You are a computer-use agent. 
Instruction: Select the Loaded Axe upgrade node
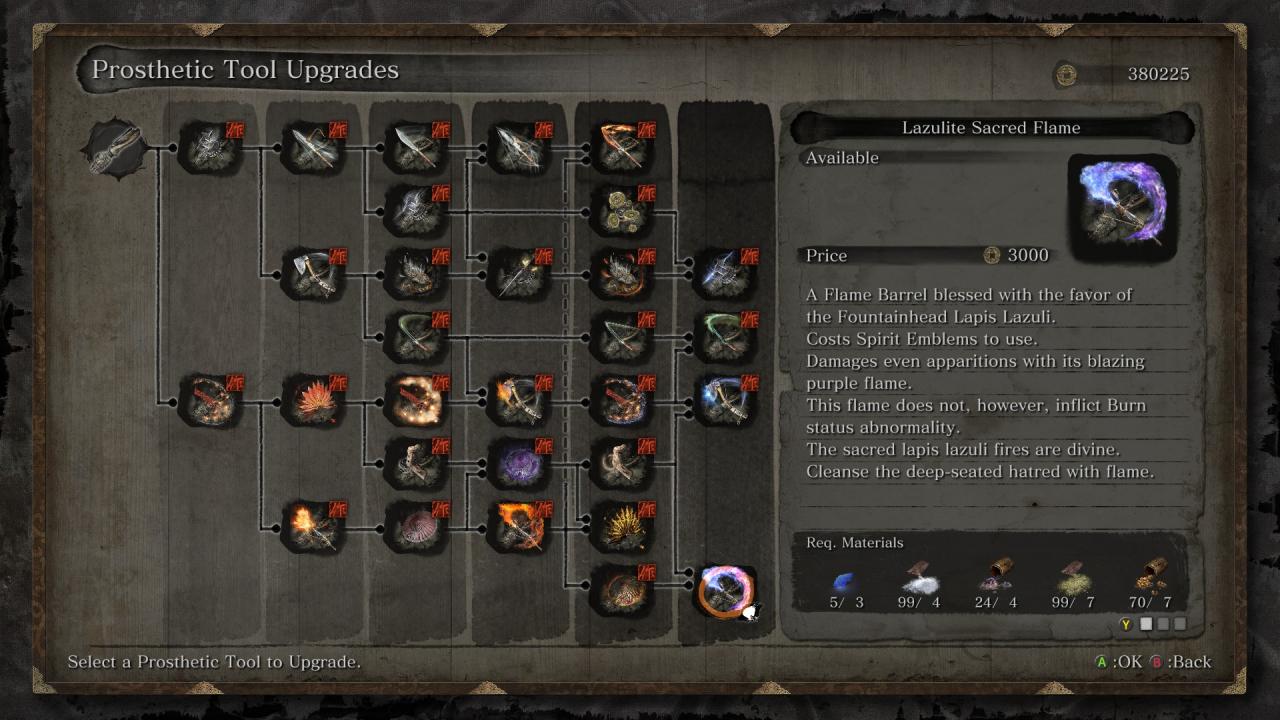[x=312, y=273]
